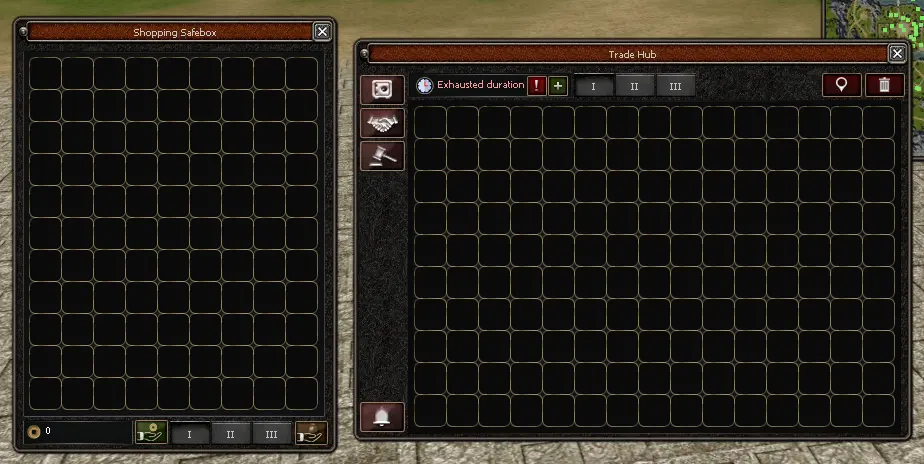The width and height of the screenshot is (924, 464).
Task: Select Safebox page I tab
Action: click(x=189, y=434)
